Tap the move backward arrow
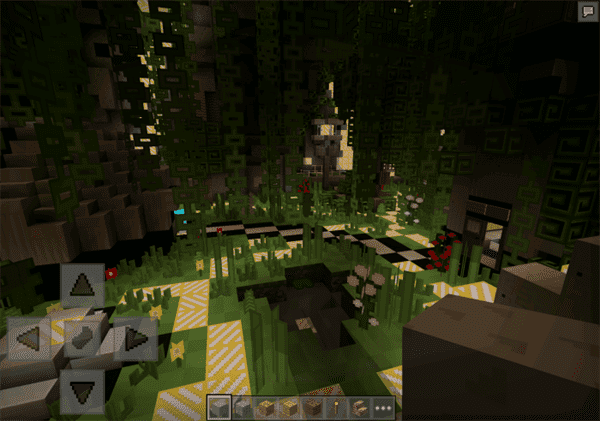Screen dimensions: 600x421 tap(82, 388)
